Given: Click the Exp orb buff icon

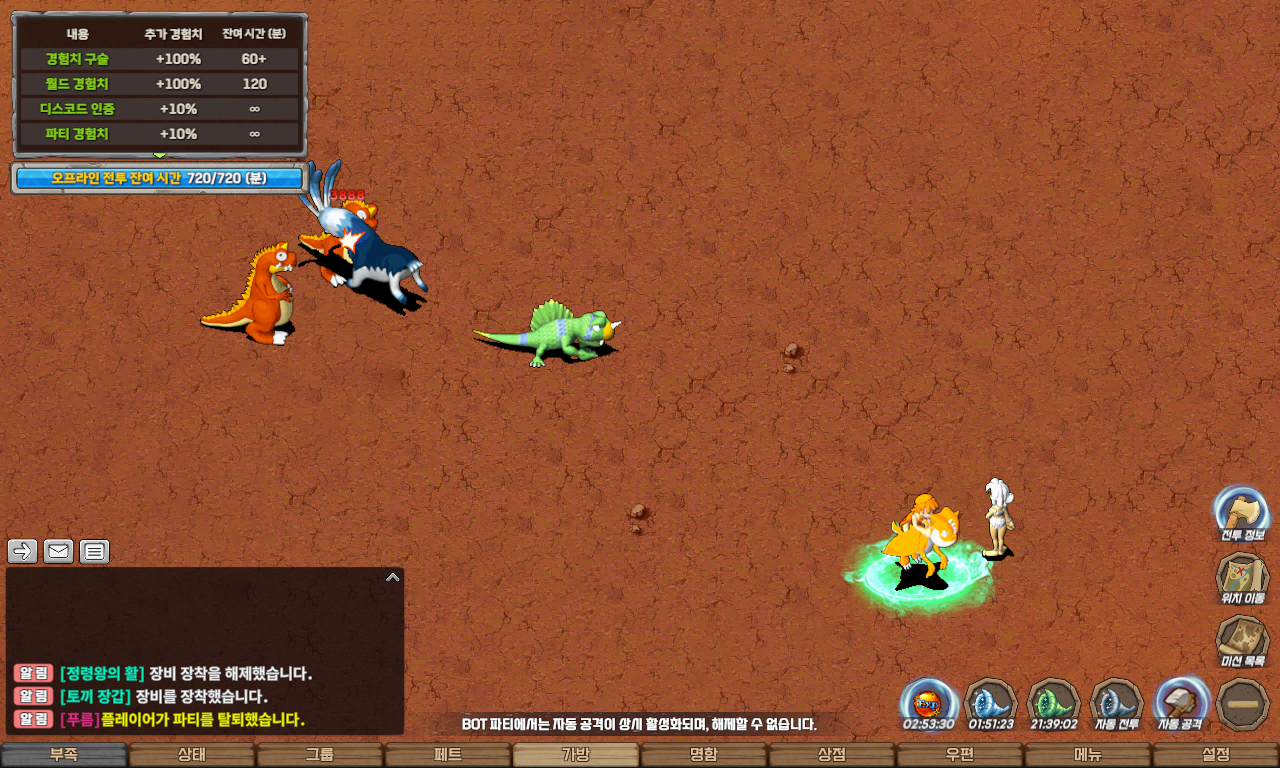Looking at the screenshot, I should pyautogui.click(x=928, y=702).
